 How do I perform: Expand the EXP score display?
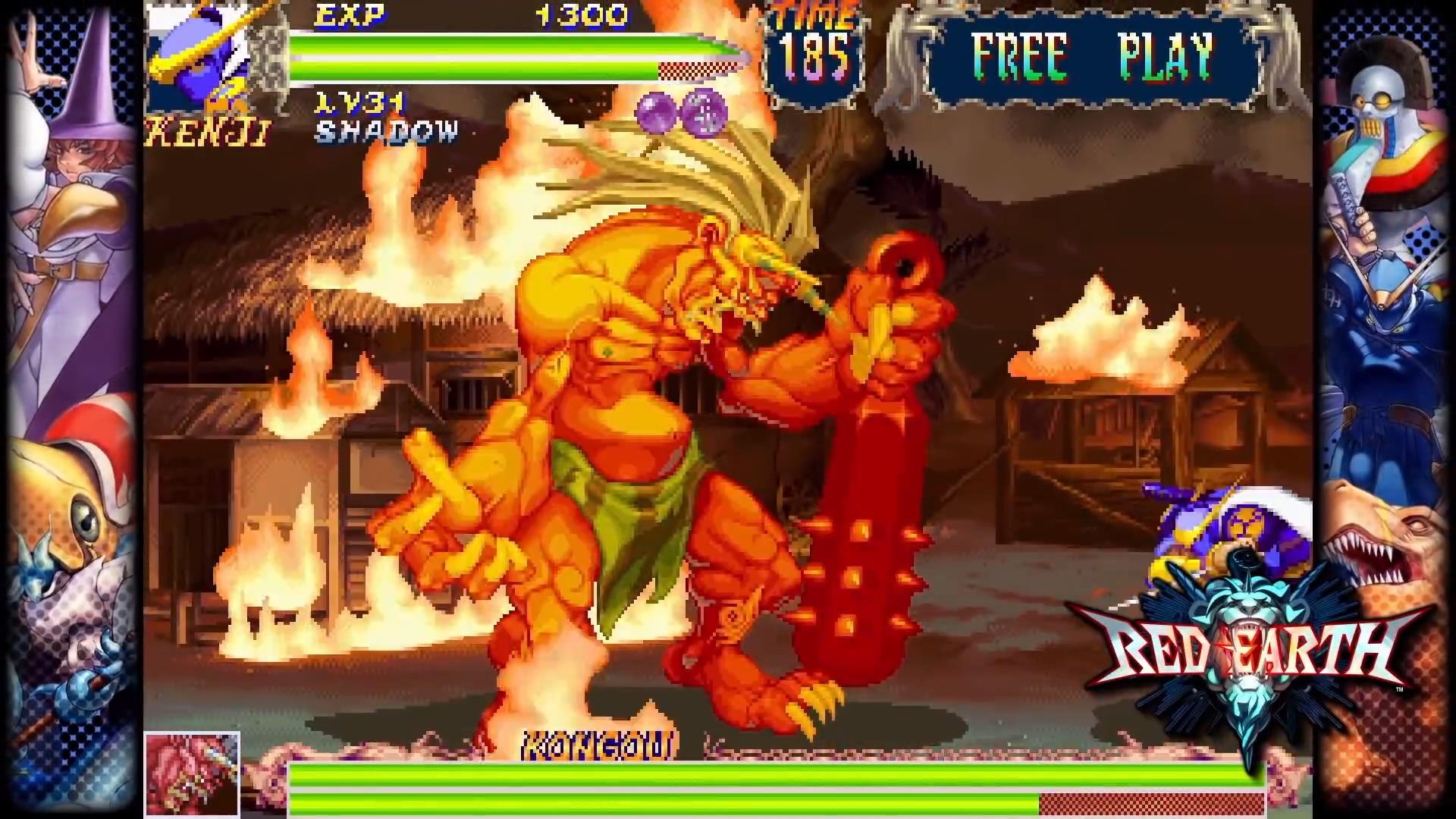coord(353,14)
